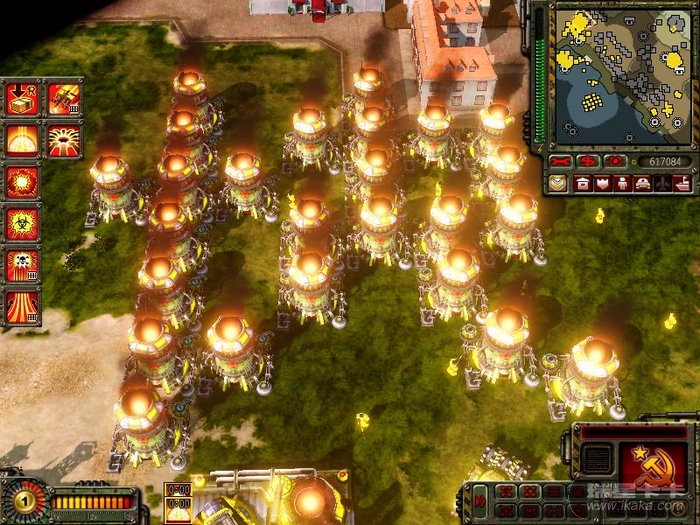Select the supply crate support power
700x525 pixels.
[21, 98]
